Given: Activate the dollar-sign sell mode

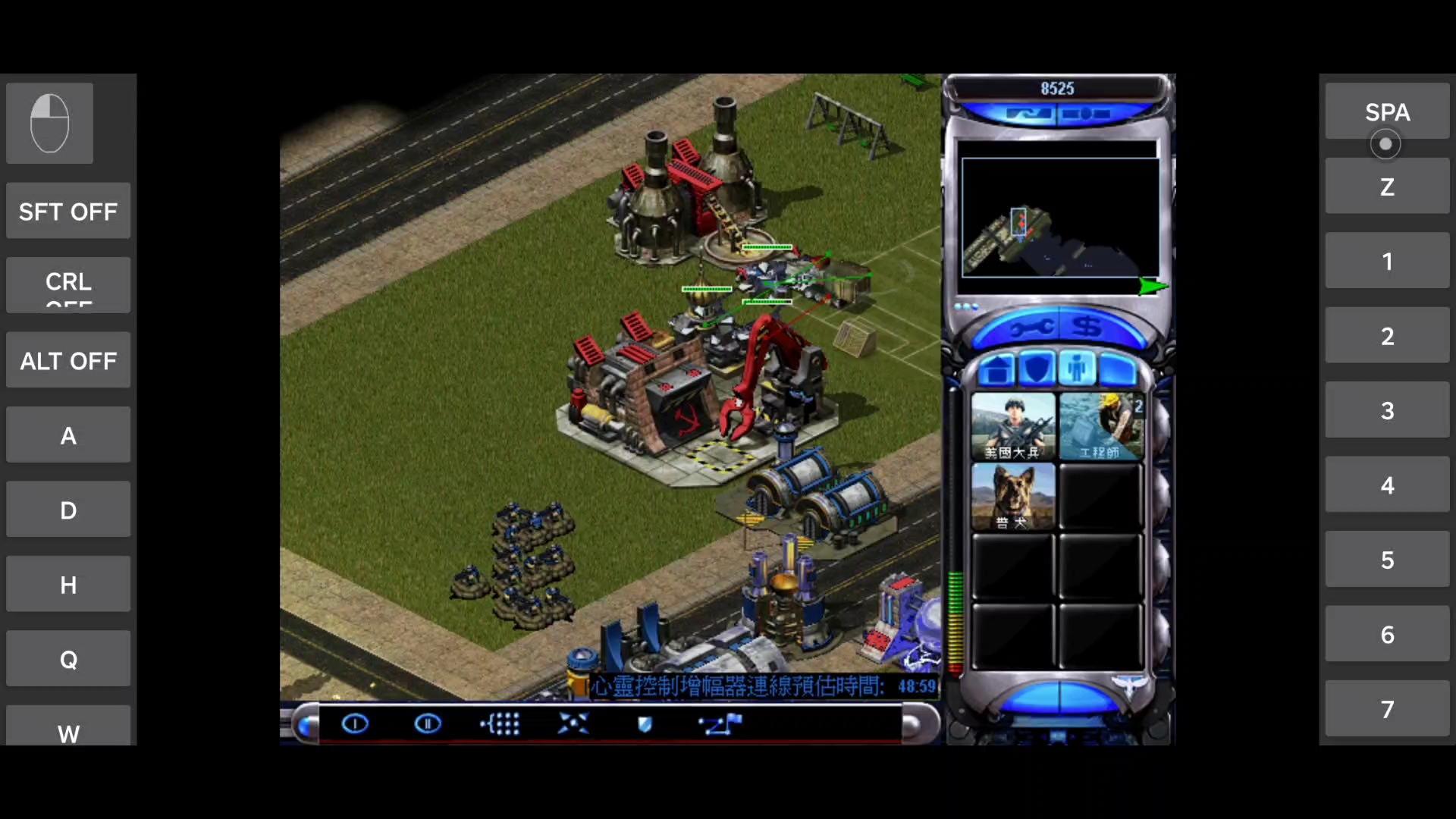Looking at the screenshot, I should 1087,328.
